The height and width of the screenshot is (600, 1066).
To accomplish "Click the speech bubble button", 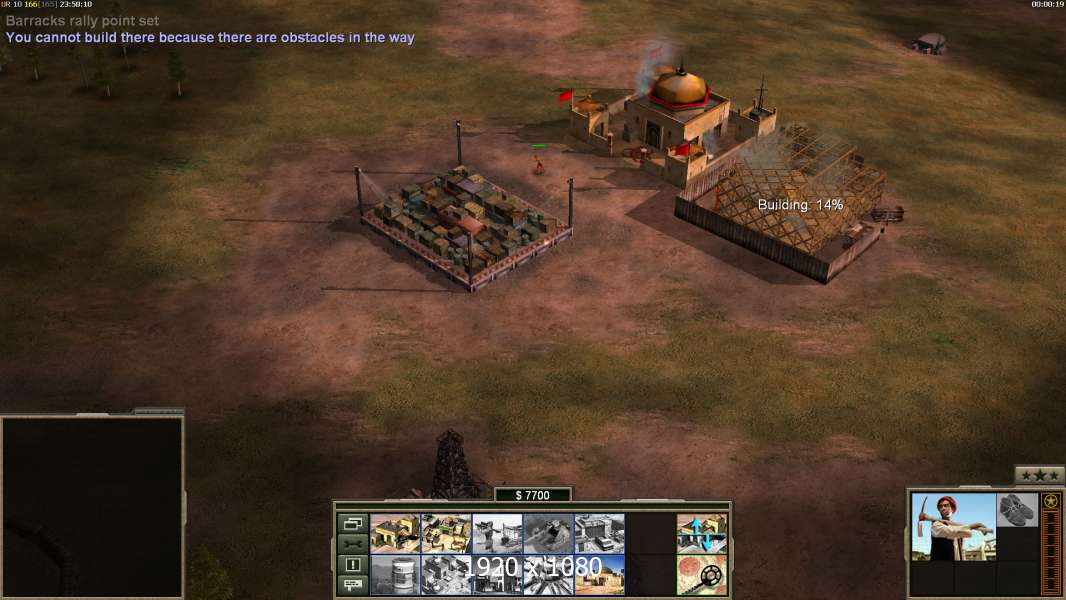I will point(352,585).
